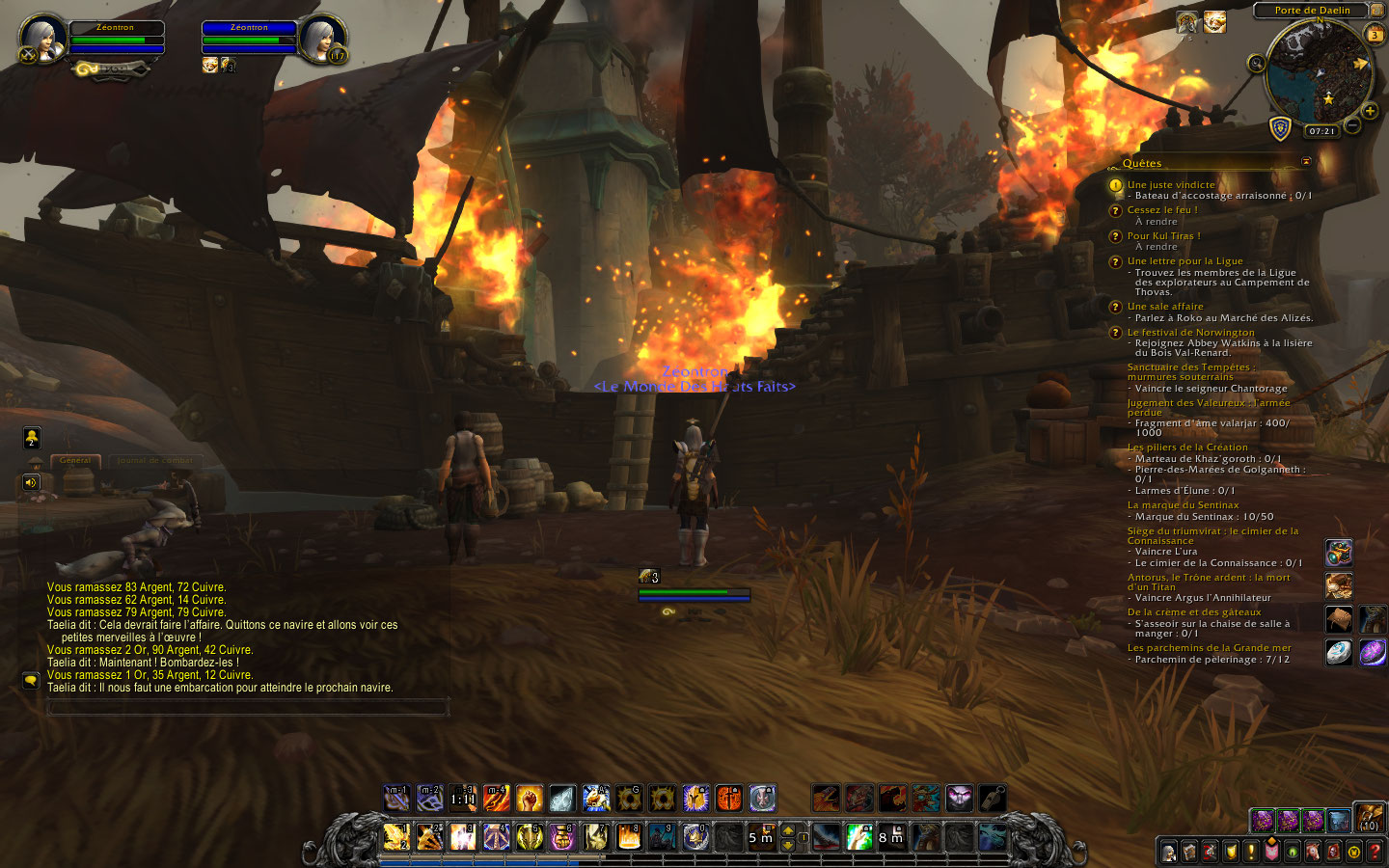Image resolution: width=1389 pixels, height=868 pixels.
Task: Open the mounts collection horse button
Action: pyautogui.click(x=1313, y=852)
